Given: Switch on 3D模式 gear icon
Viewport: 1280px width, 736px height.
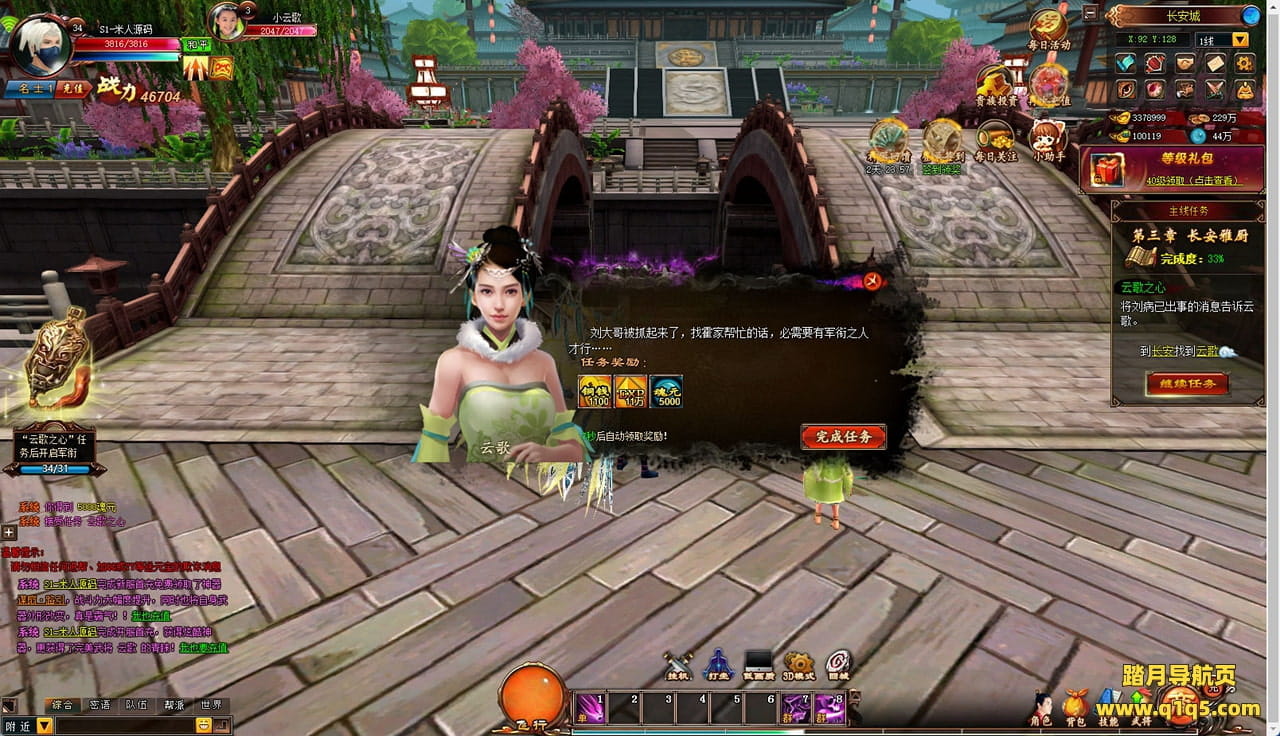Looking at the screenshot, I should click(x=798, y=664).
